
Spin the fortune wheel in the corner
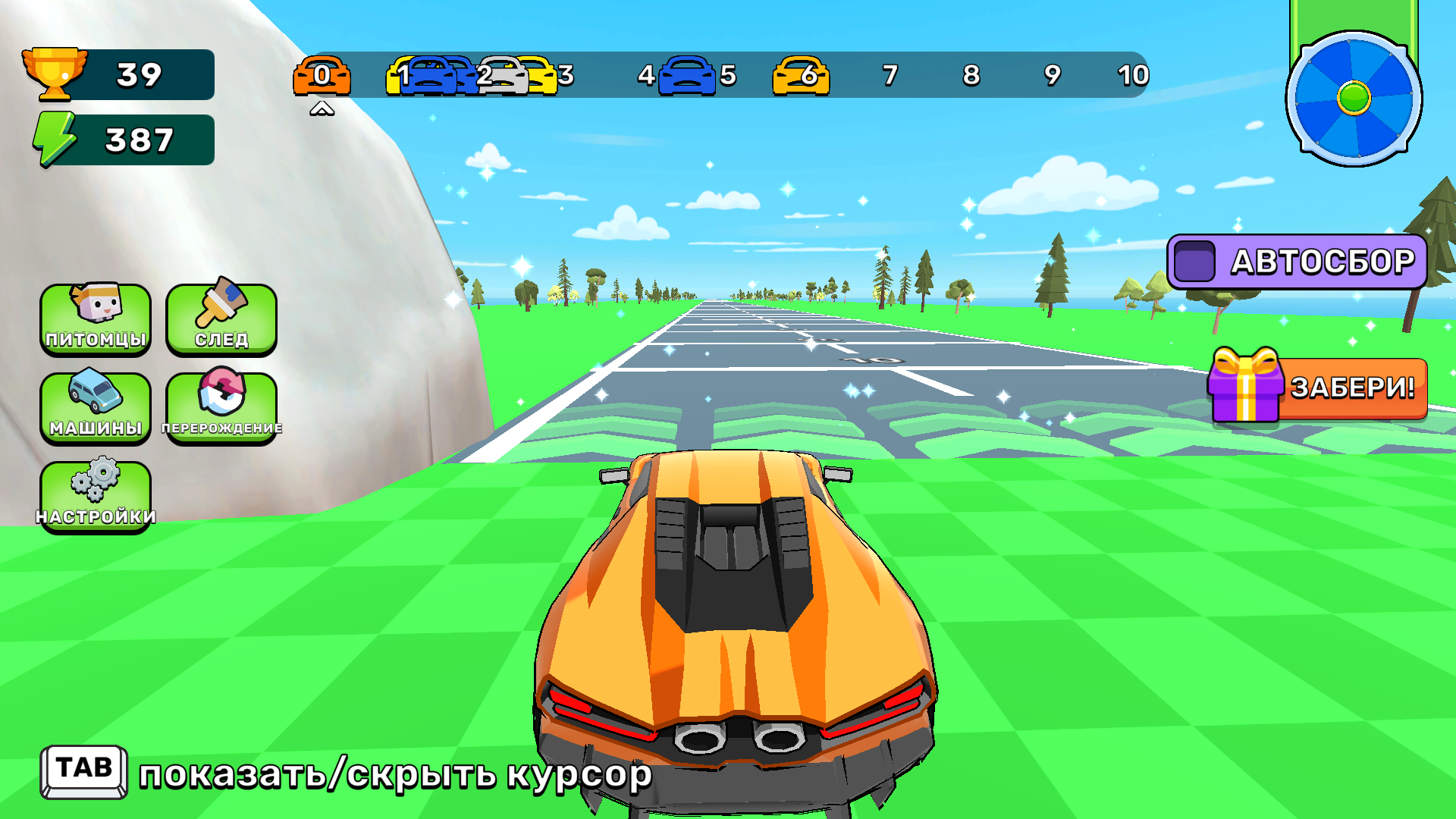[x=1354, y=99]
